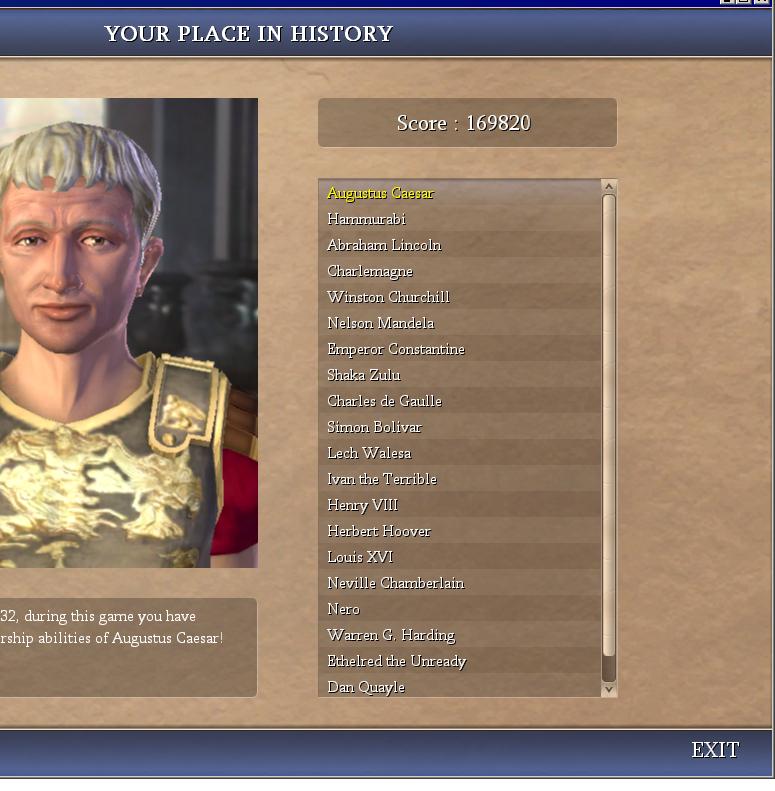
Task: Select the Neville Chamberlain entry
Action: (x=396, y=583)
